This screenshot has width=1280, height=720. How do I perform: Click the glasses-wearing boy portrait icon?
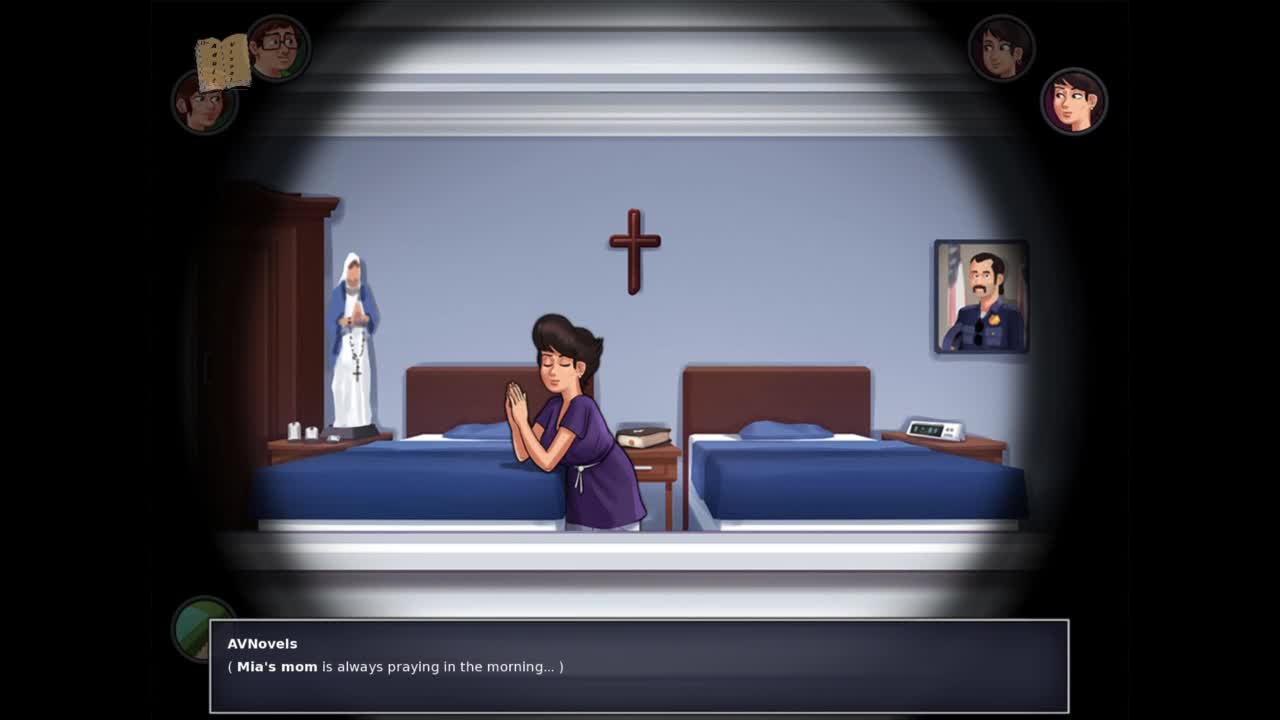pyautogui.click(x=279, y=47)
